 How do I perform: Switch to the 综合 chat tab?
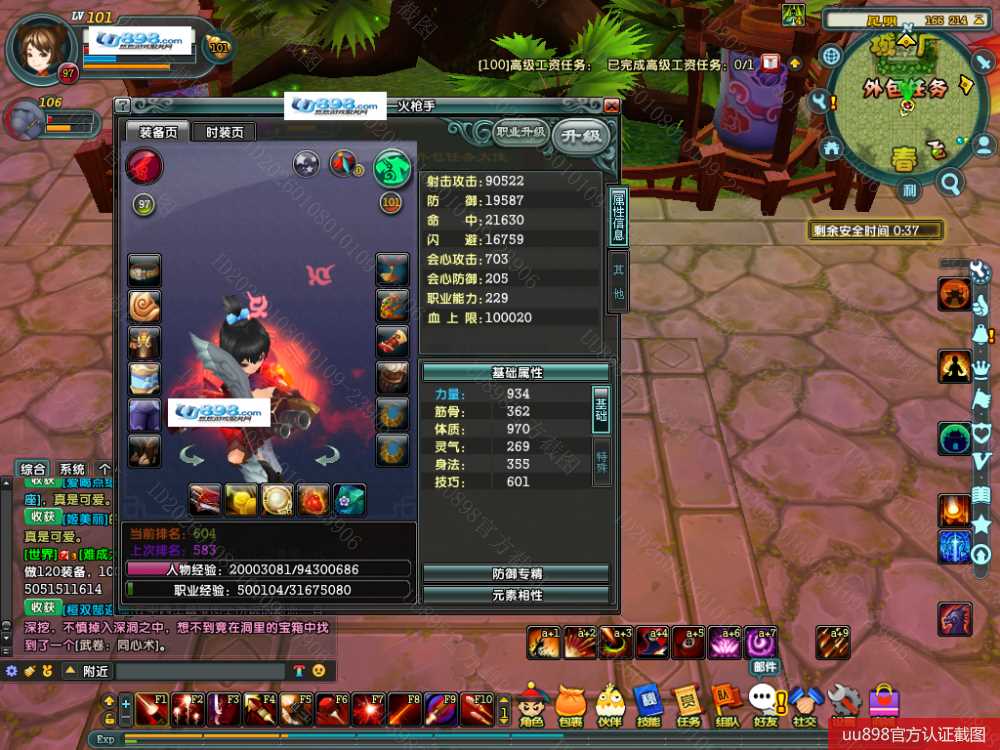click(x=33, y=469)
